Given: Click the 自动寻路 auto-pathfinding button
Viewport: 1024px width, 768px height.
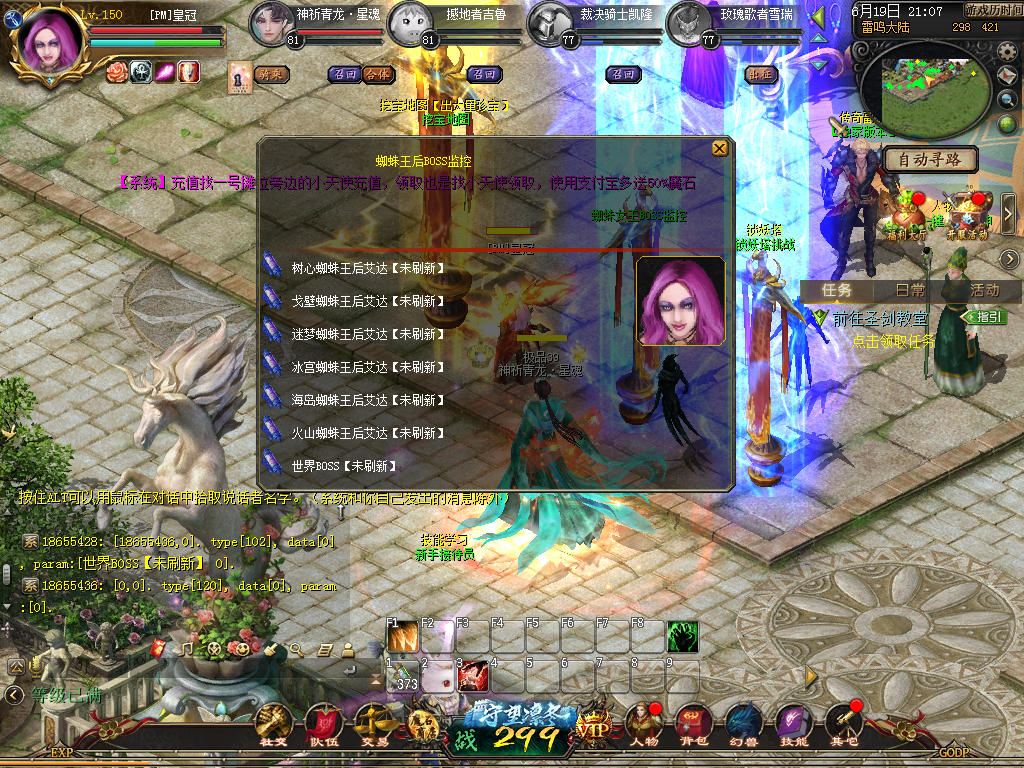Looking at the screenshot, I should coord(930,159).
